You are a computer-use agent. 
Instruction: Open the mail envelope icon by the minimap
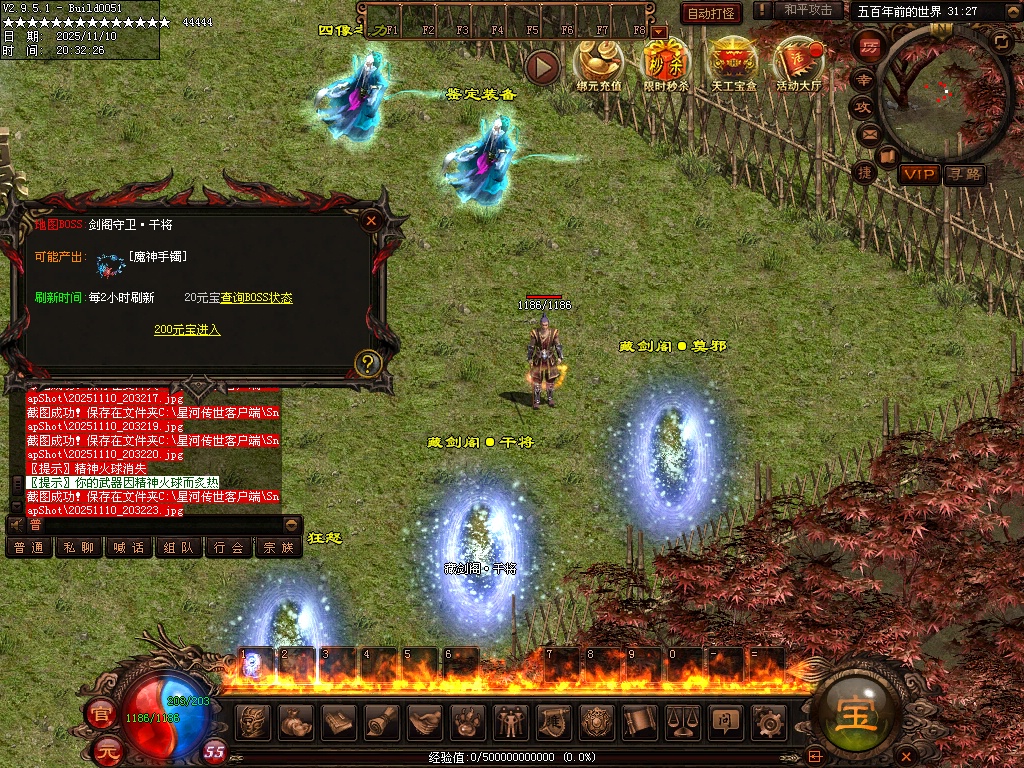tap(869, 133)
